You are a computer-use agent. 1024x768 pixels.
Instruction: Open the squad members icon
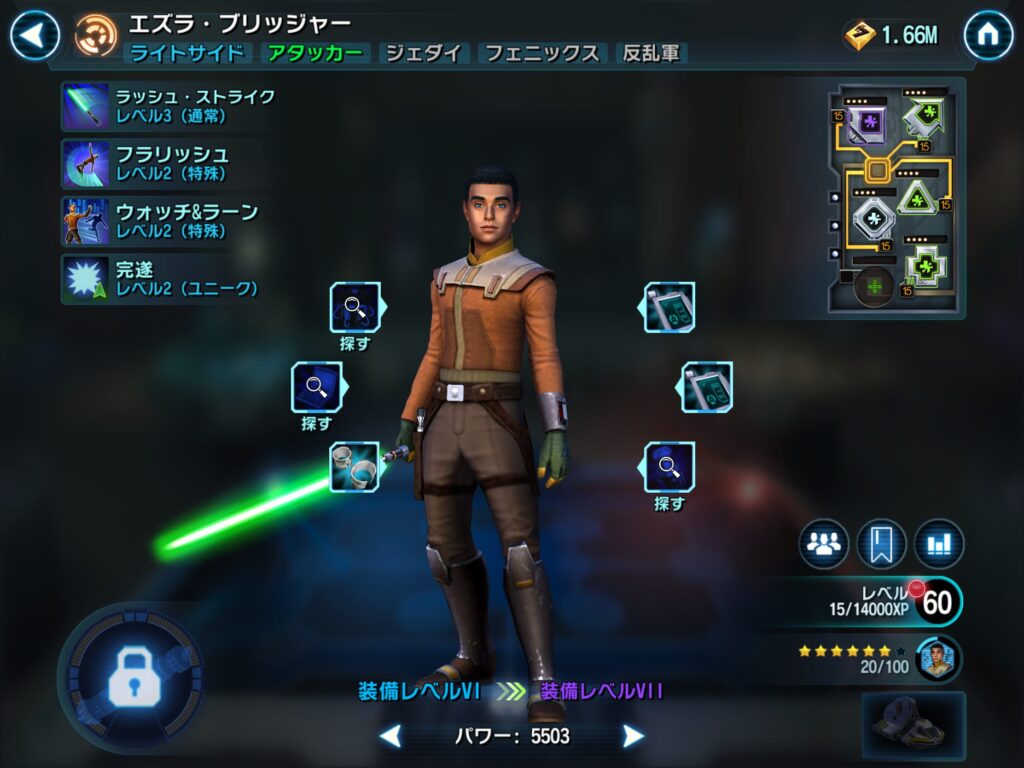click(824, 544)
